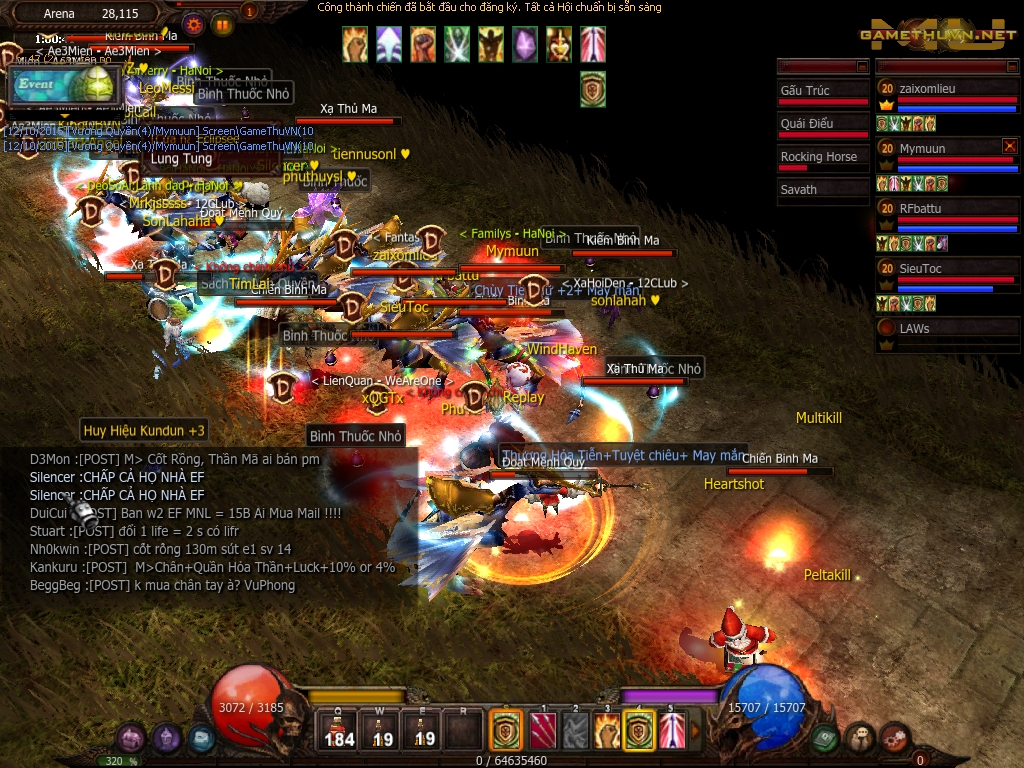
Task: Select the Savath pet entry
Action: tap(823, 190)
